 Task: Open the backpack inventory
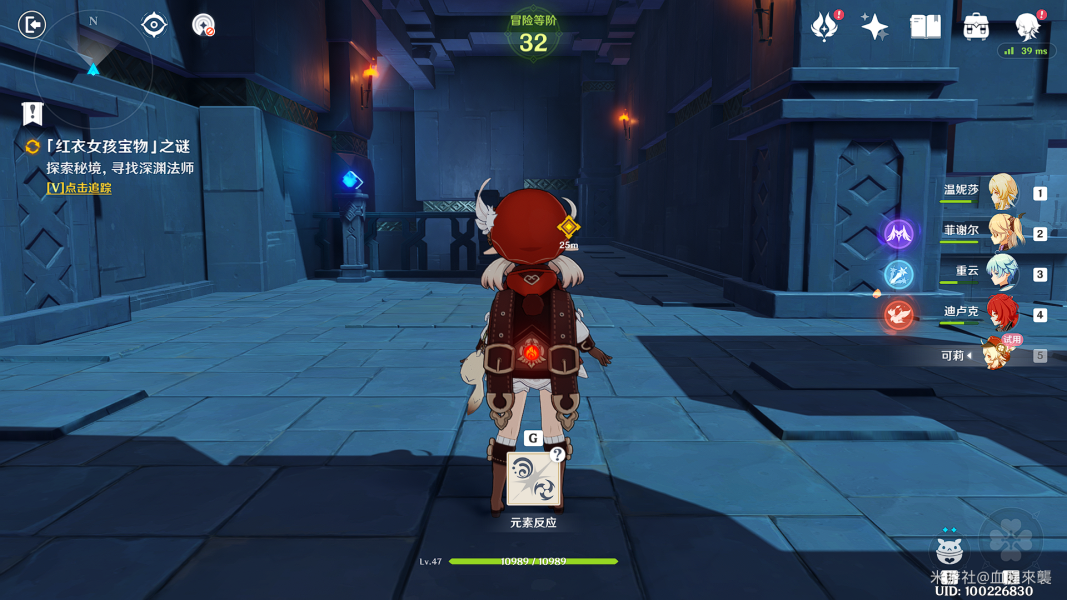click(976, 27)
